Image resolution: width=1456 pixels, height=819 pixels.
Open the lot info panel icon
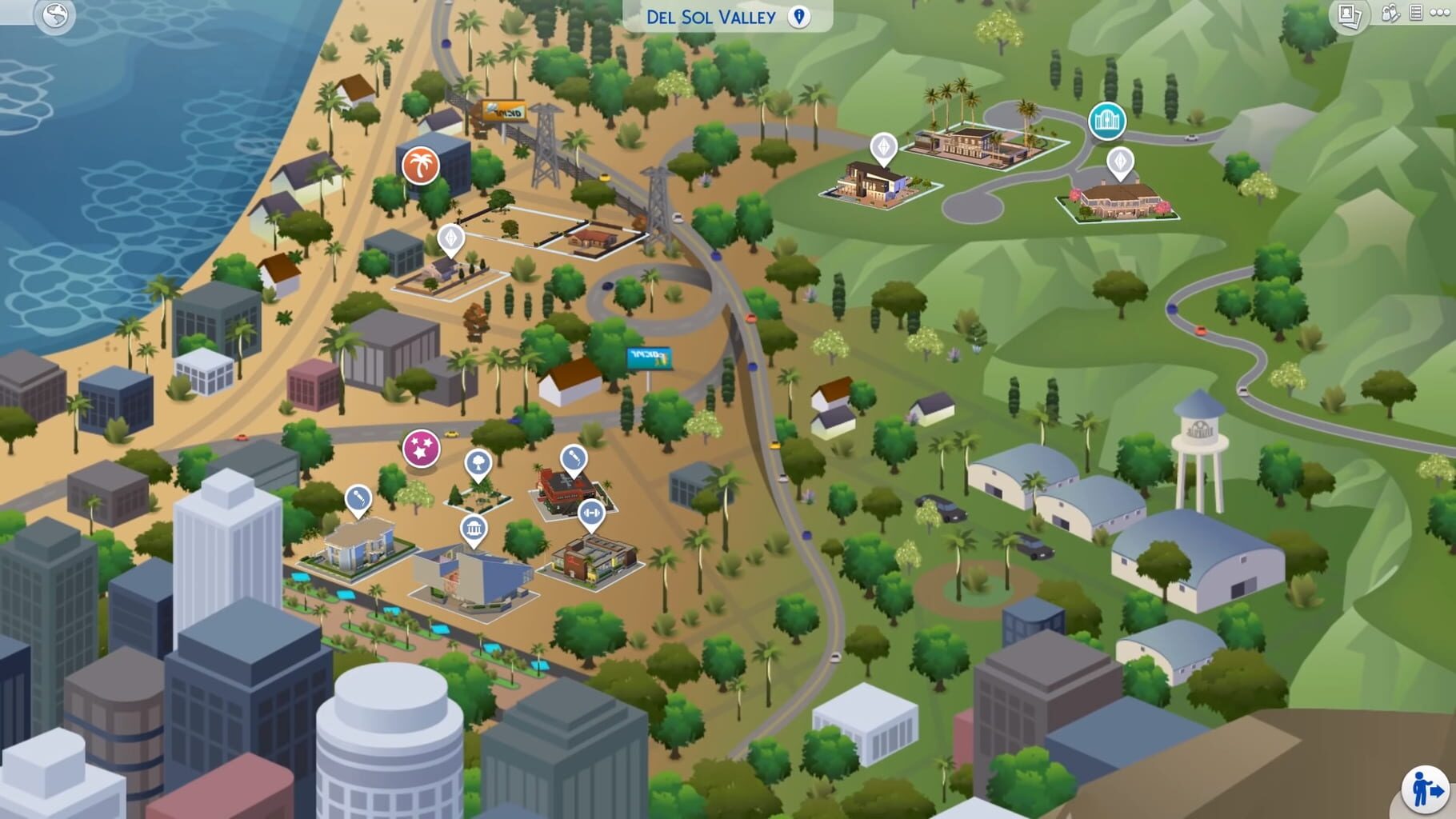1415,14
